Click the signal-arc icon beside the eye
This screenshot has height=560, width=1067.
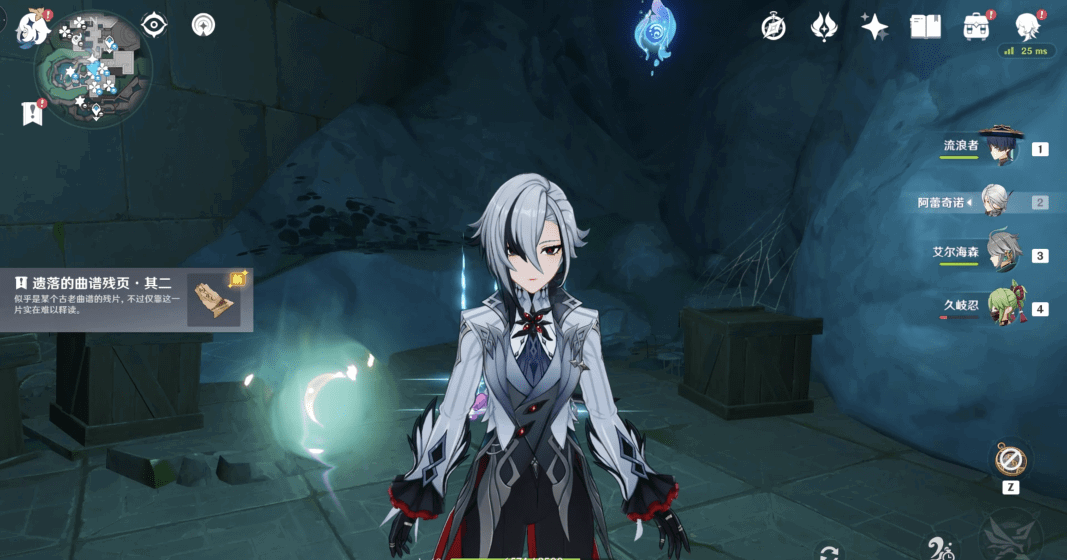coord(203,24)
